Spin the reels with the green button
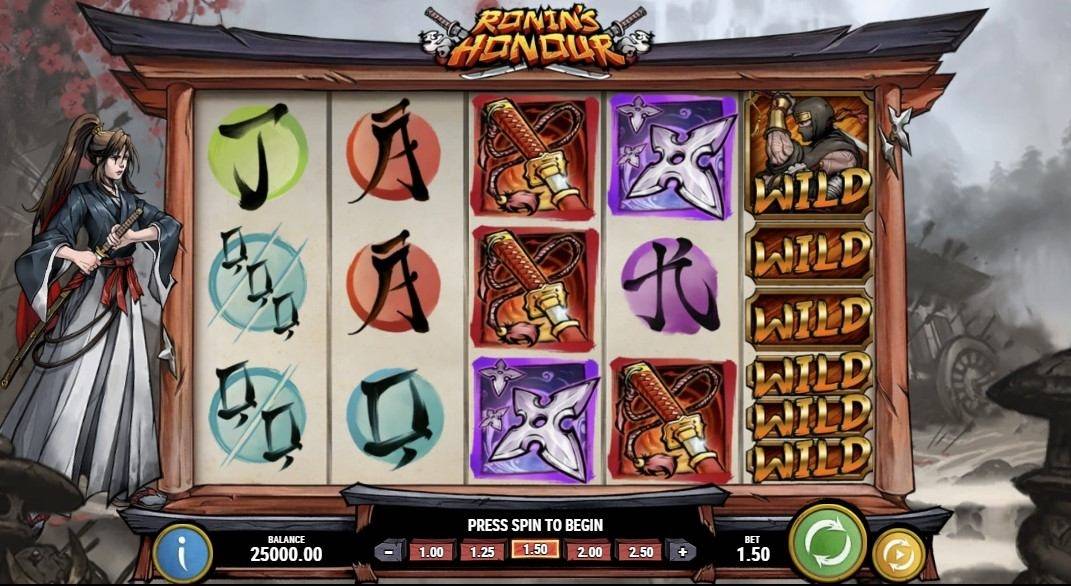 827,543
